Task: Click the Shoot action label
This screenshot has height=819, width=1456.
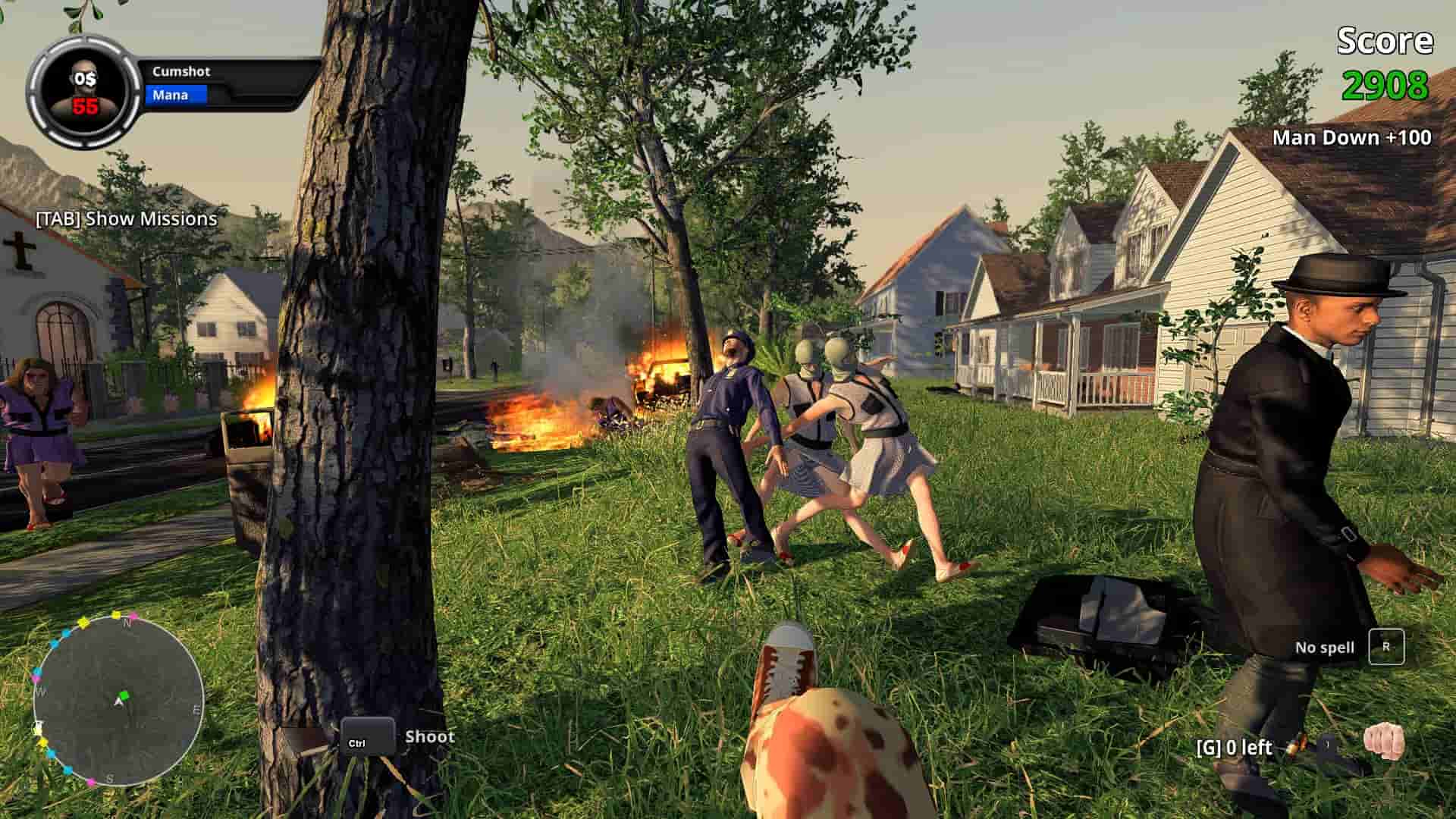Action: coord(430,736)
